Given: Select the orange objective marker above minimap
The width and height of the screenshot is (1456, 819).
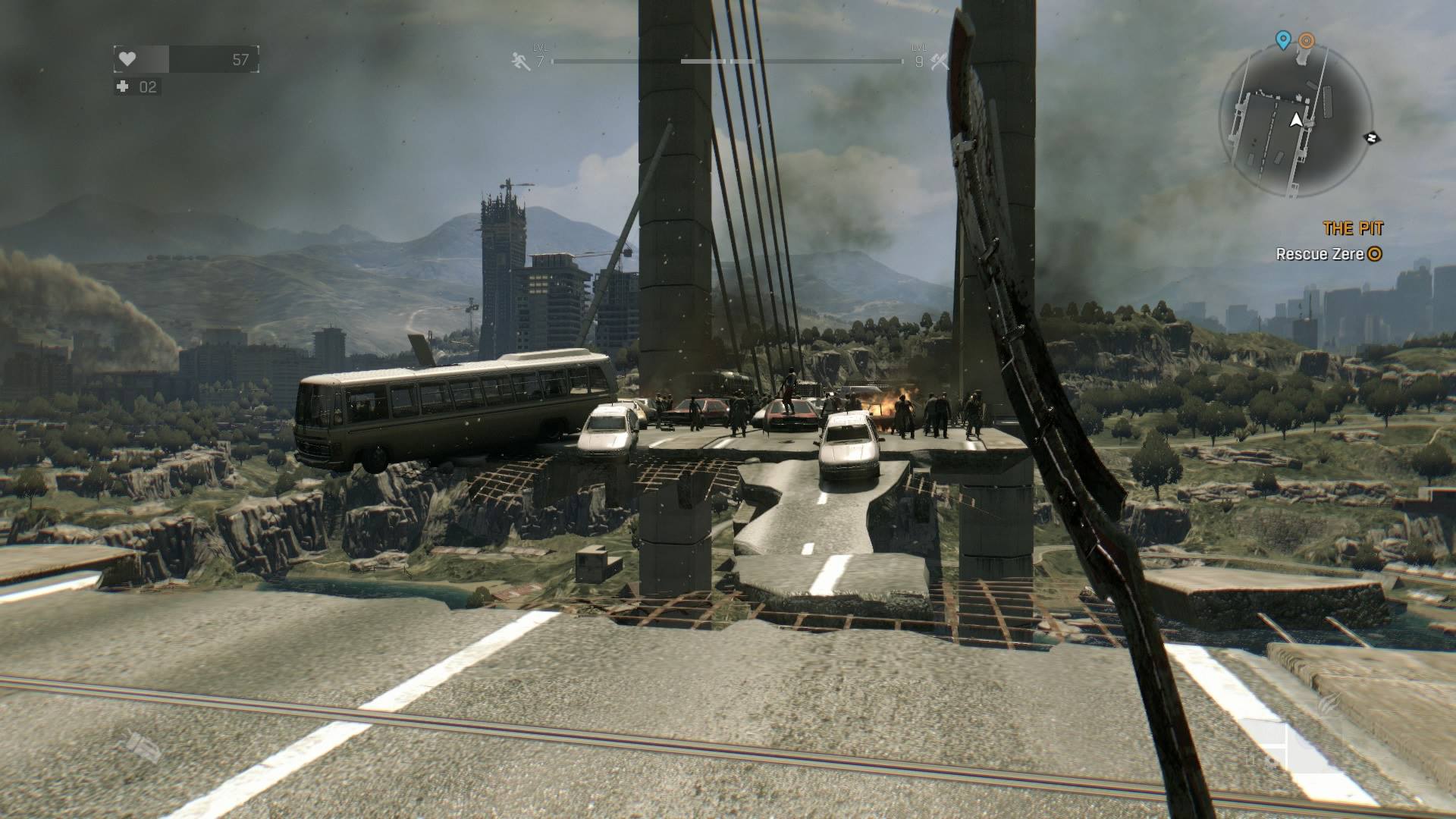Looking at the screenshot, I should (1306, 40).
